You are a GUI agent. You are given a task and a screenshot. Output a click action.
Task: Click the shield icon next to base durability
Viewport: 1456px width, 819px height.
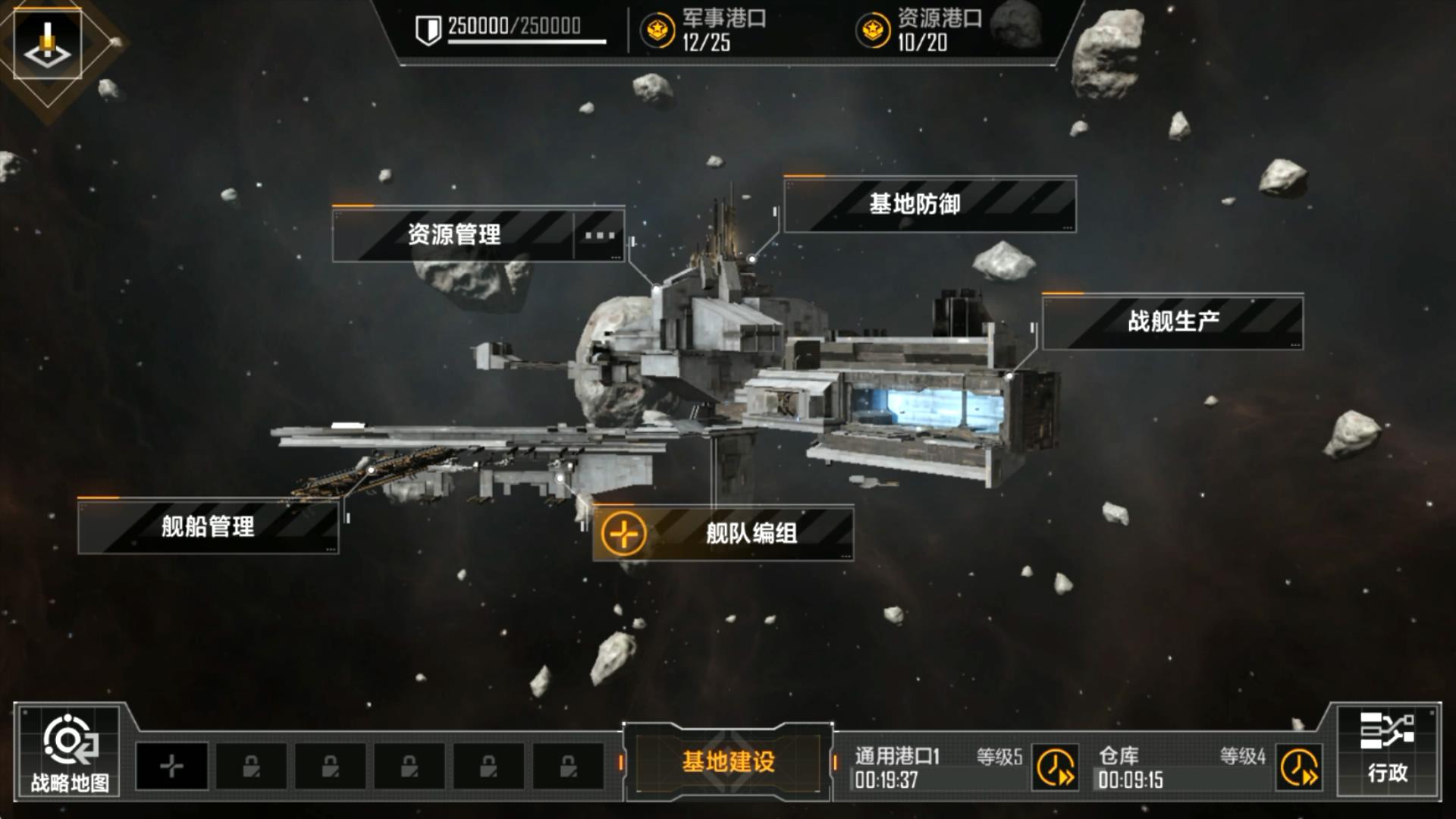428,30
